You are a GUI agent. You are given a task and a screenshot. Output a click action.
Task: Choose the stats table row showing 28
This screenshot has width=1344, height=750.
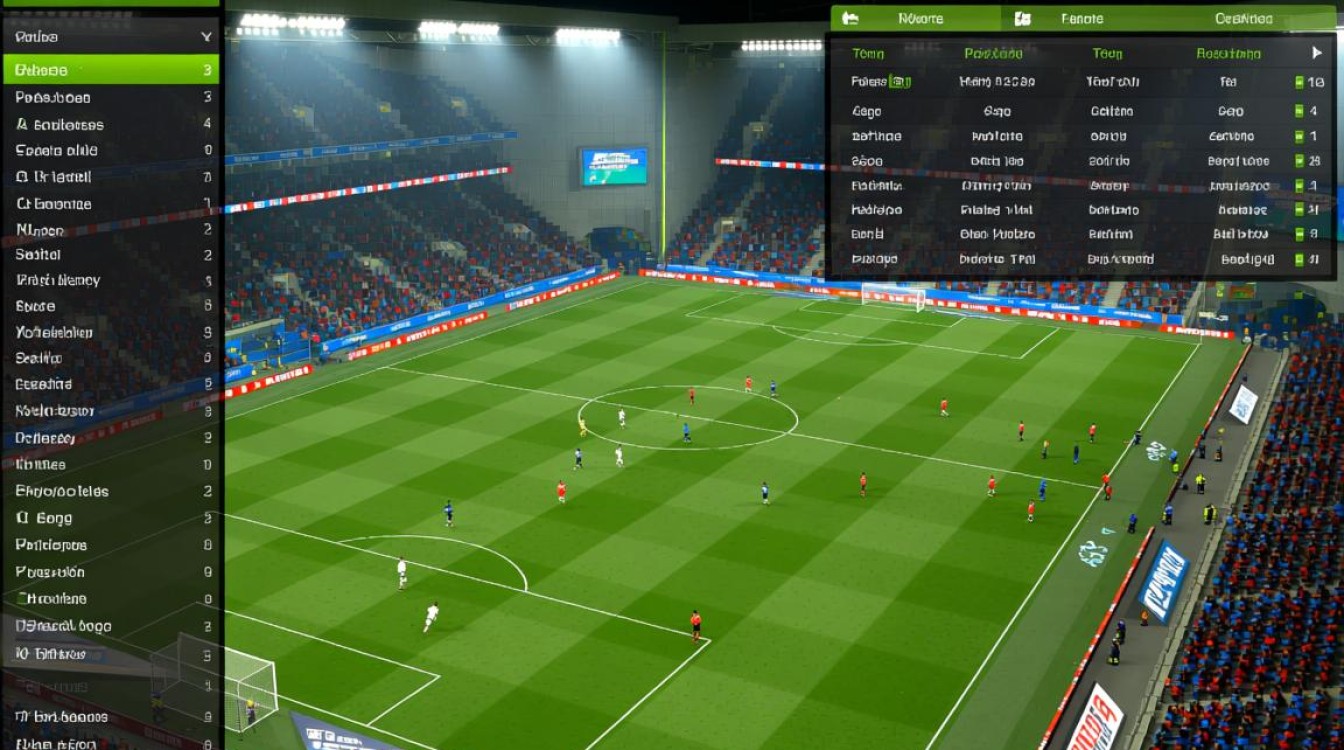click(x=1080, y=160)
